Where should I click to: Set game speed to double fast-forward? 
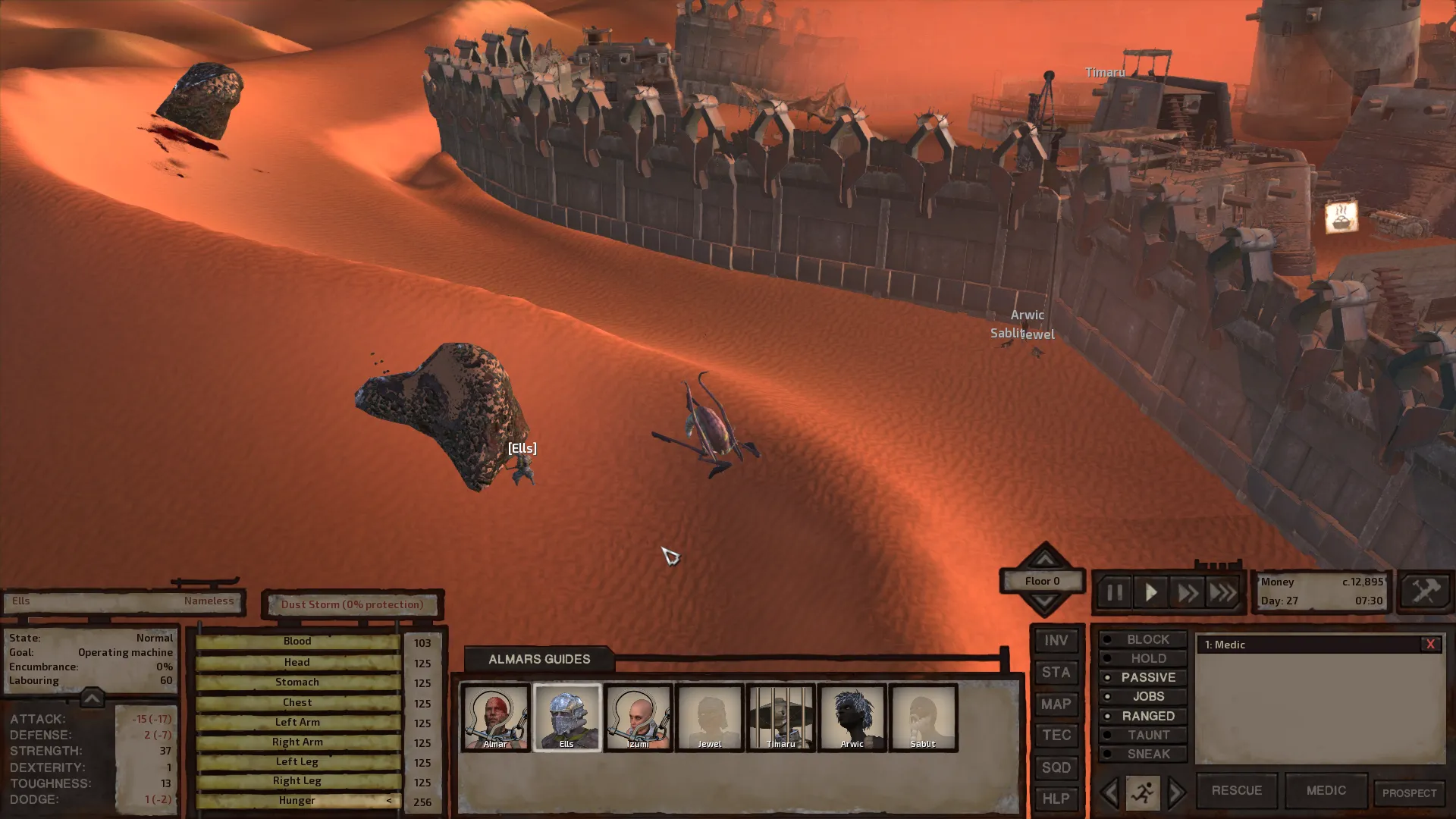[x=1187, y=592]
